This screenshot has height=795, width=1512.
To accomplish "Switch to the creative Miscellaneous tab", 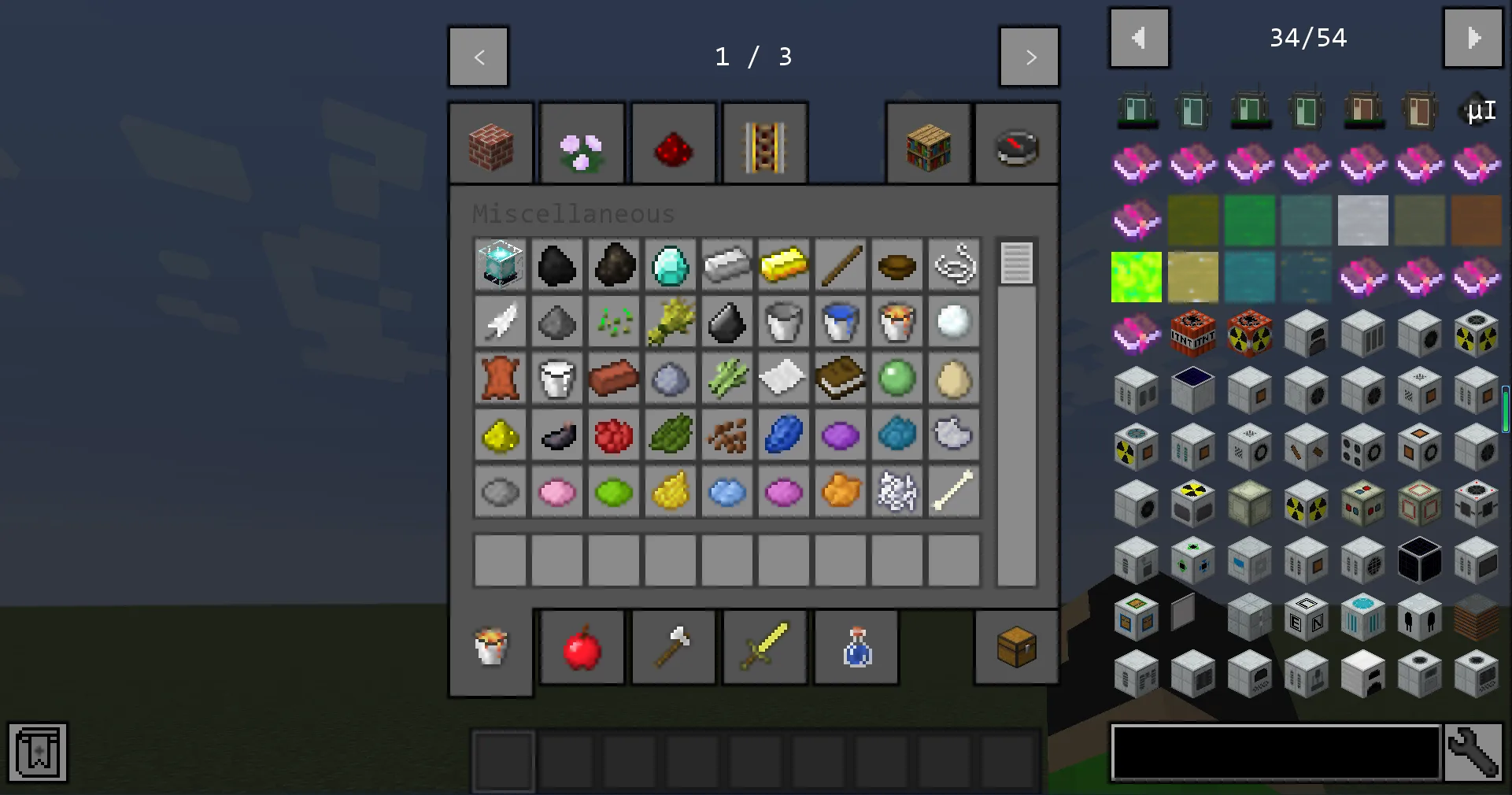I will click(x=490, y=646).
